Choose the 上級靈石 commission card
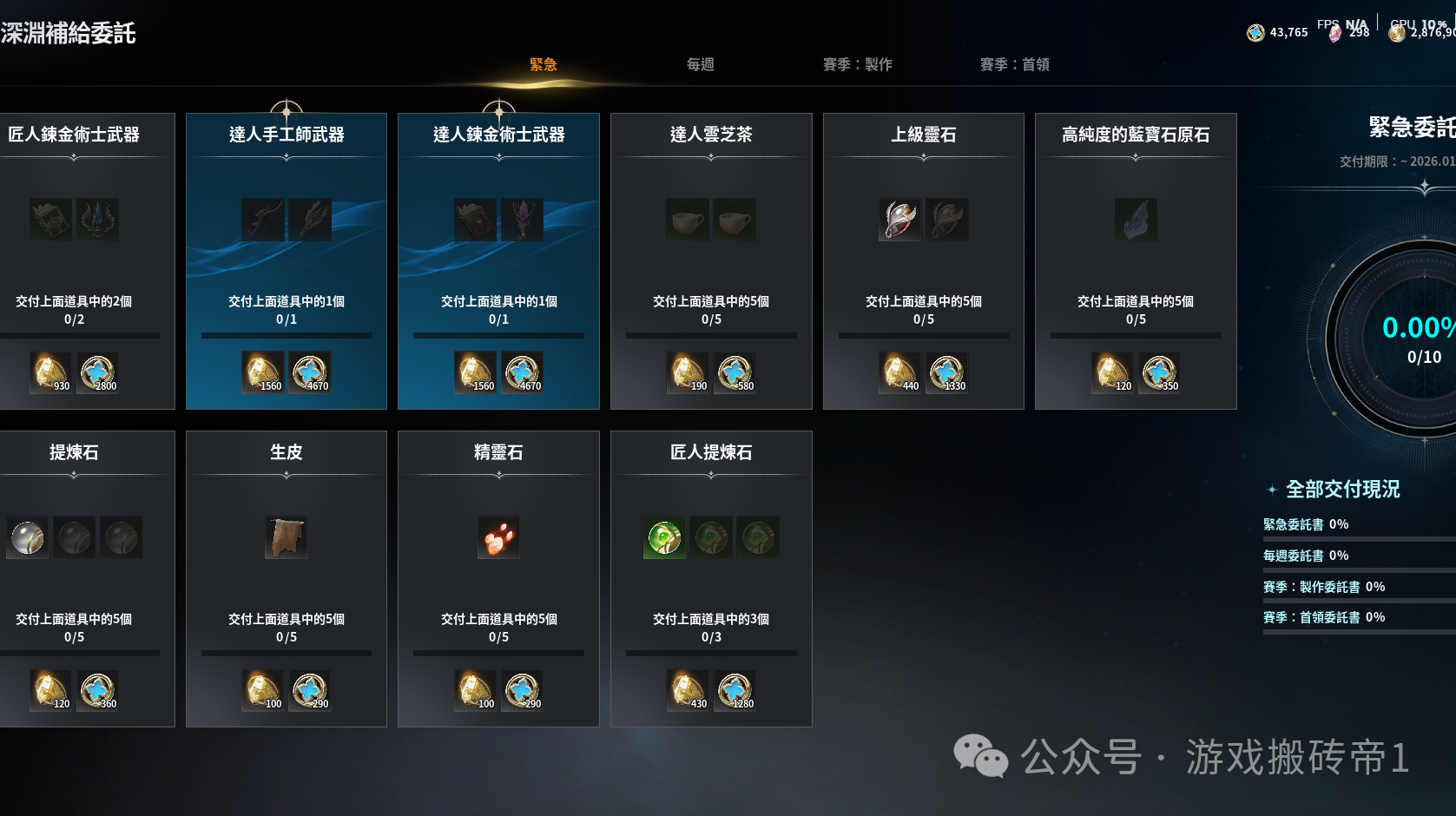This screenshot has height=816, width=1456. (924, 260)
